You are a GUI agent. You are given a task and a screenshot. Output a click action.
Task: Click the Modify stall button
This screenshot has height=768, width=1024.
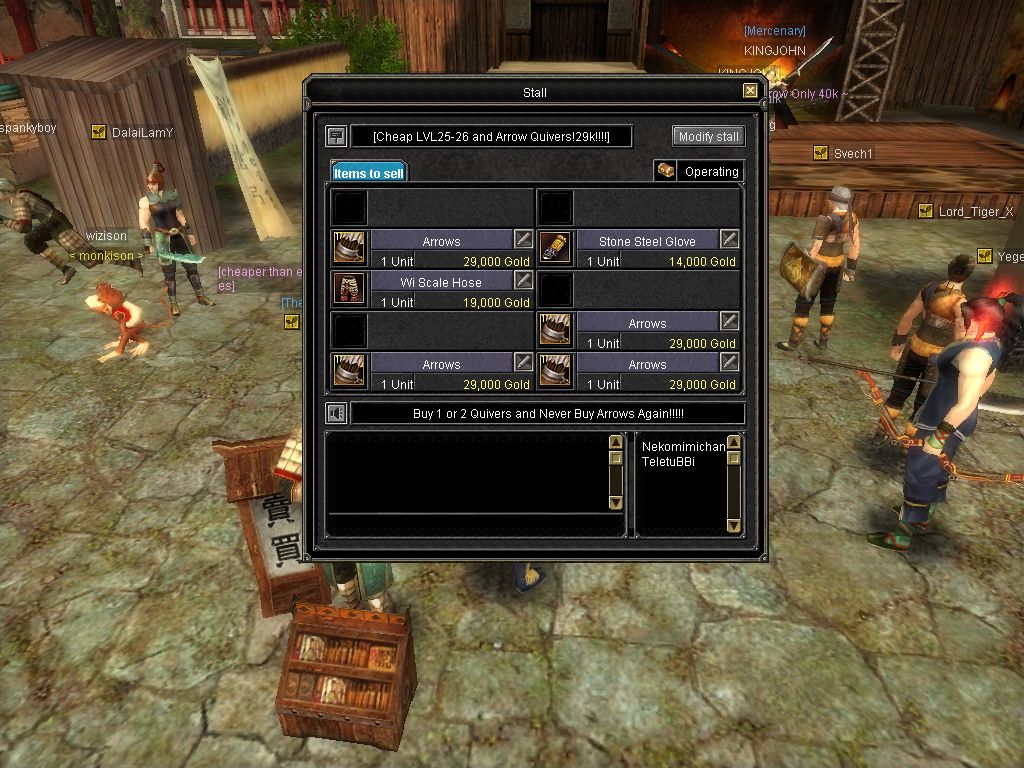tap(708, 136)
